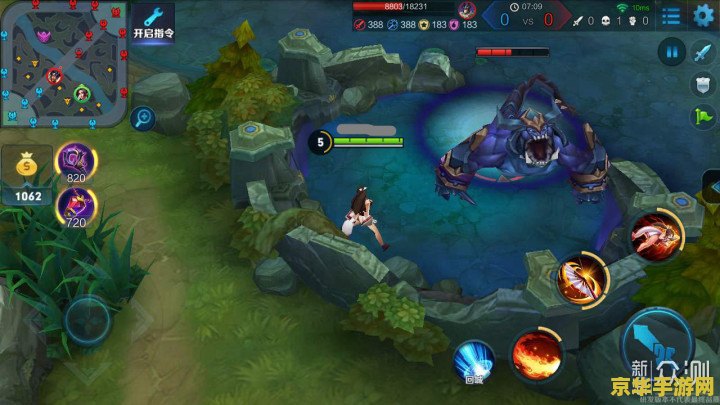The width and height of the screenshot is (720, 405).
Task: Buy the recommended item costing 720
Action: pyautogui.click(x=77, y=206)
